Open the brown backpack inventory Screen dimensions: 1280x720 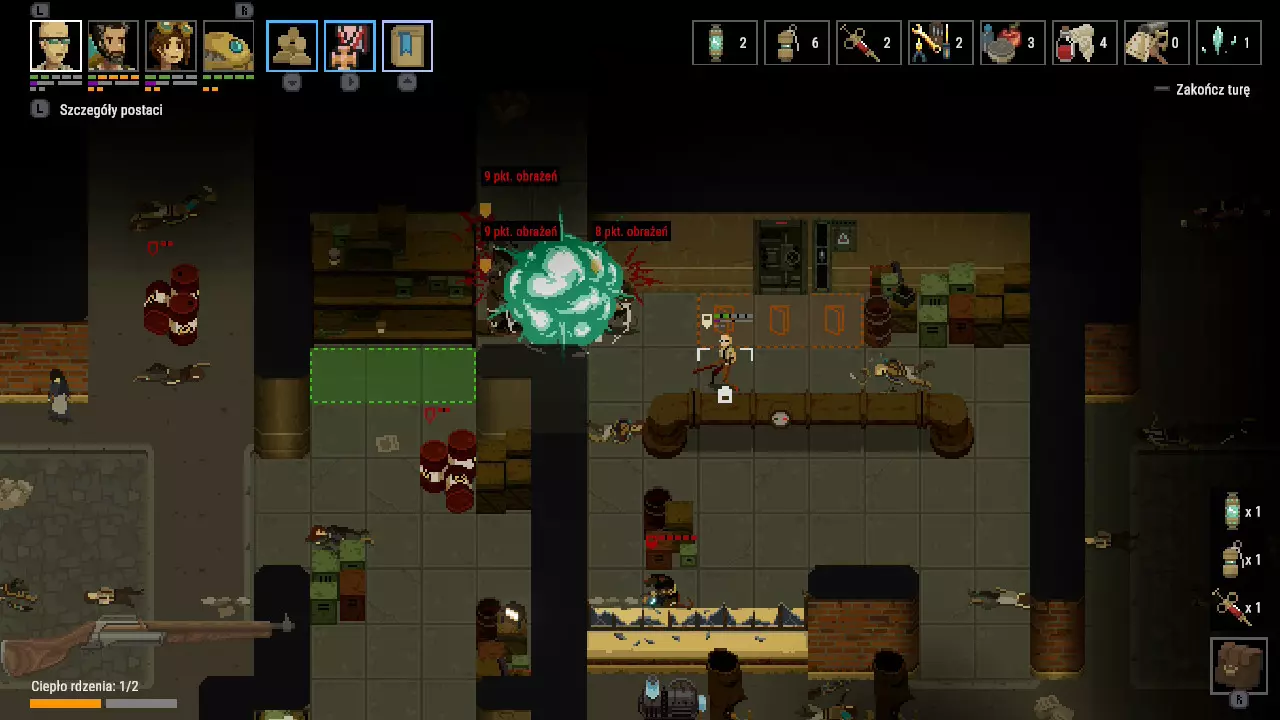[x=1239, y=665]
